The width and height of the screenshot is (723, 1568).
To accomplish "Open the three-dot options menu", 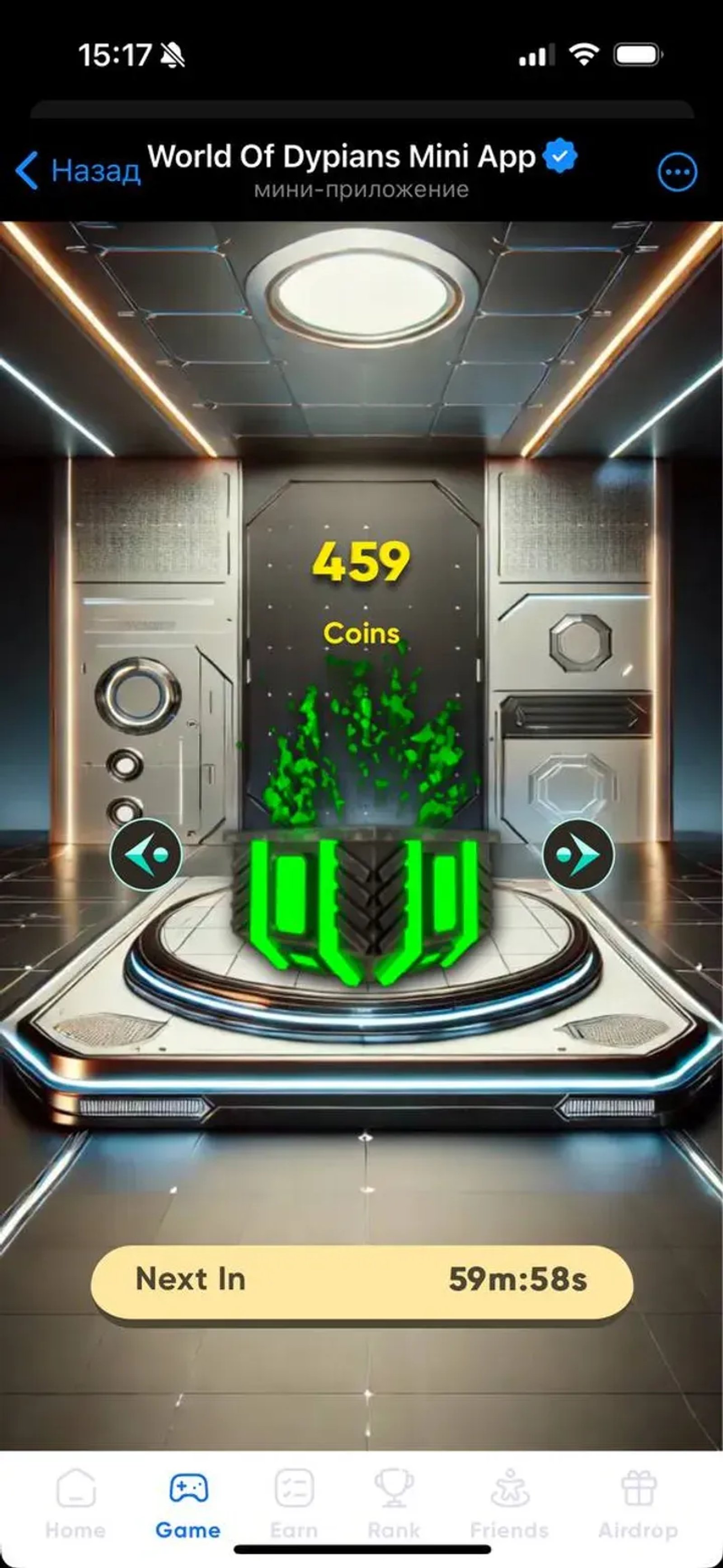I will tap(677, 172).
